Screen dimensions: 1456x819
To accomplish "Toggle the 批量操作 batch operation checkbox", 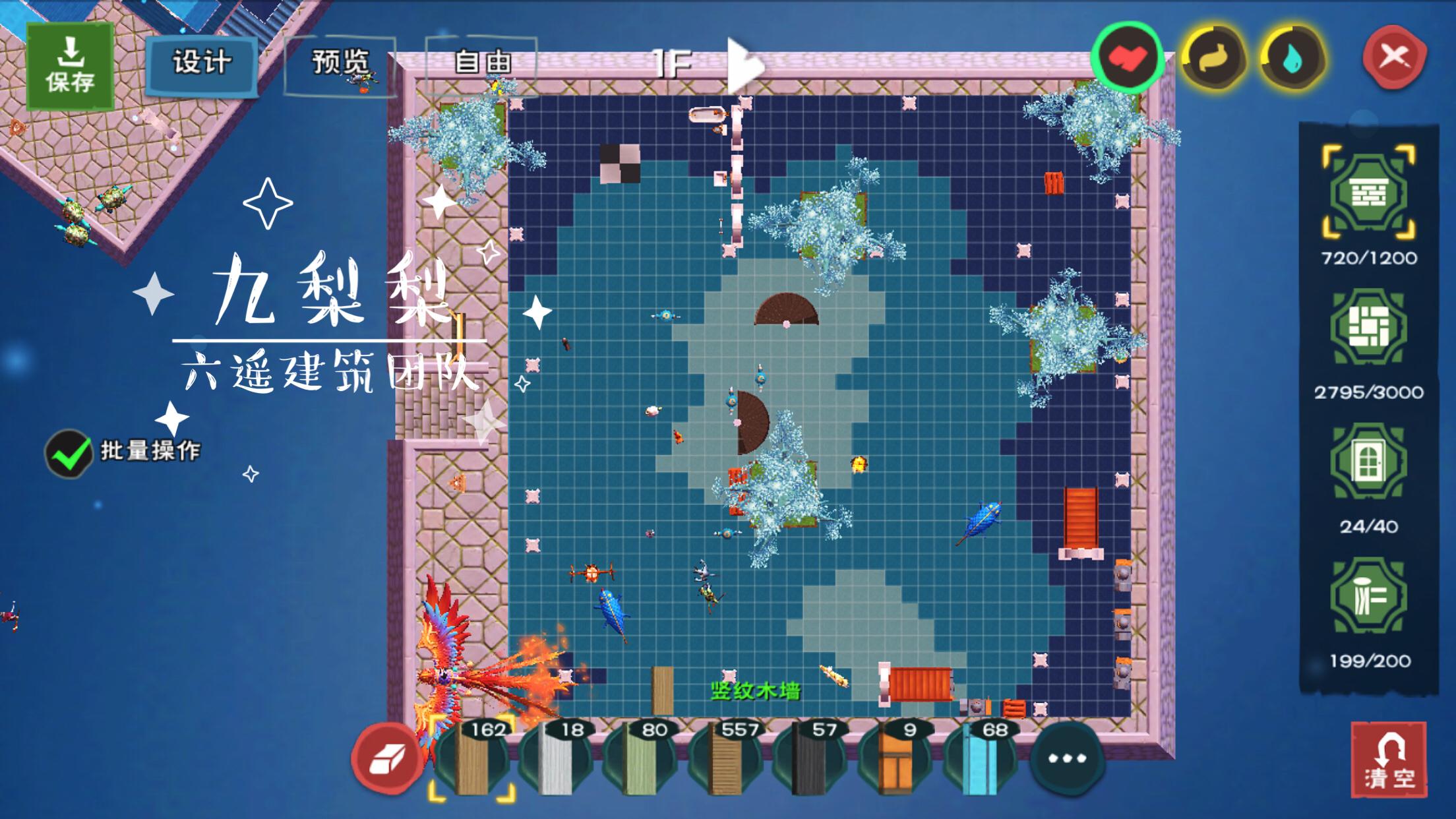I will point(68,453).
